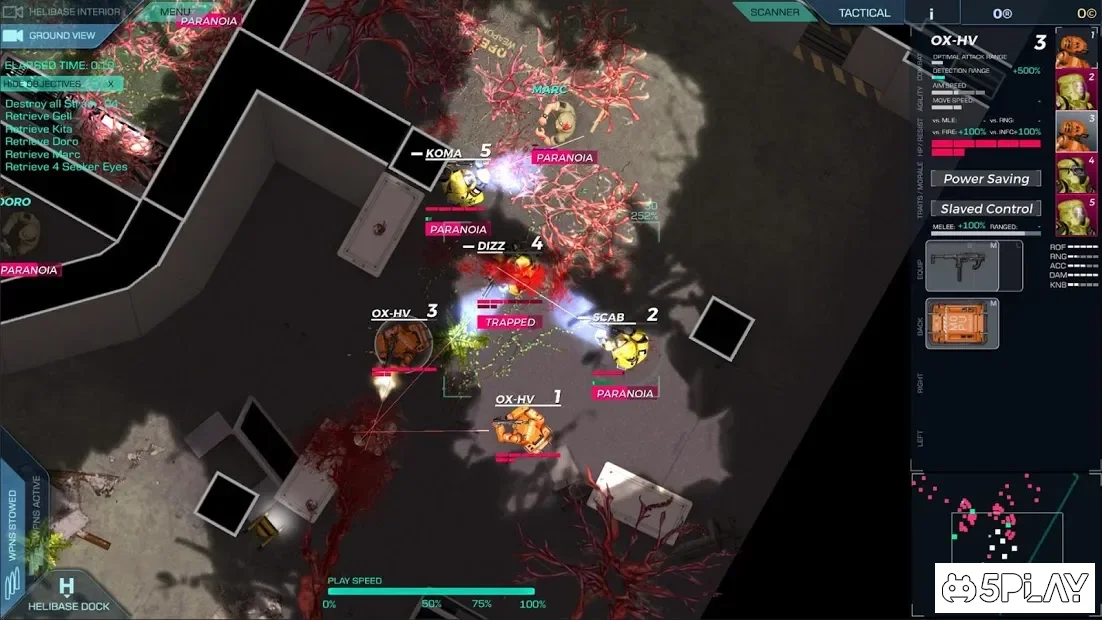This screenshot has height=620, width=1102.
Task: Click the Power Saving trait button
Action: tap(986, 179)
